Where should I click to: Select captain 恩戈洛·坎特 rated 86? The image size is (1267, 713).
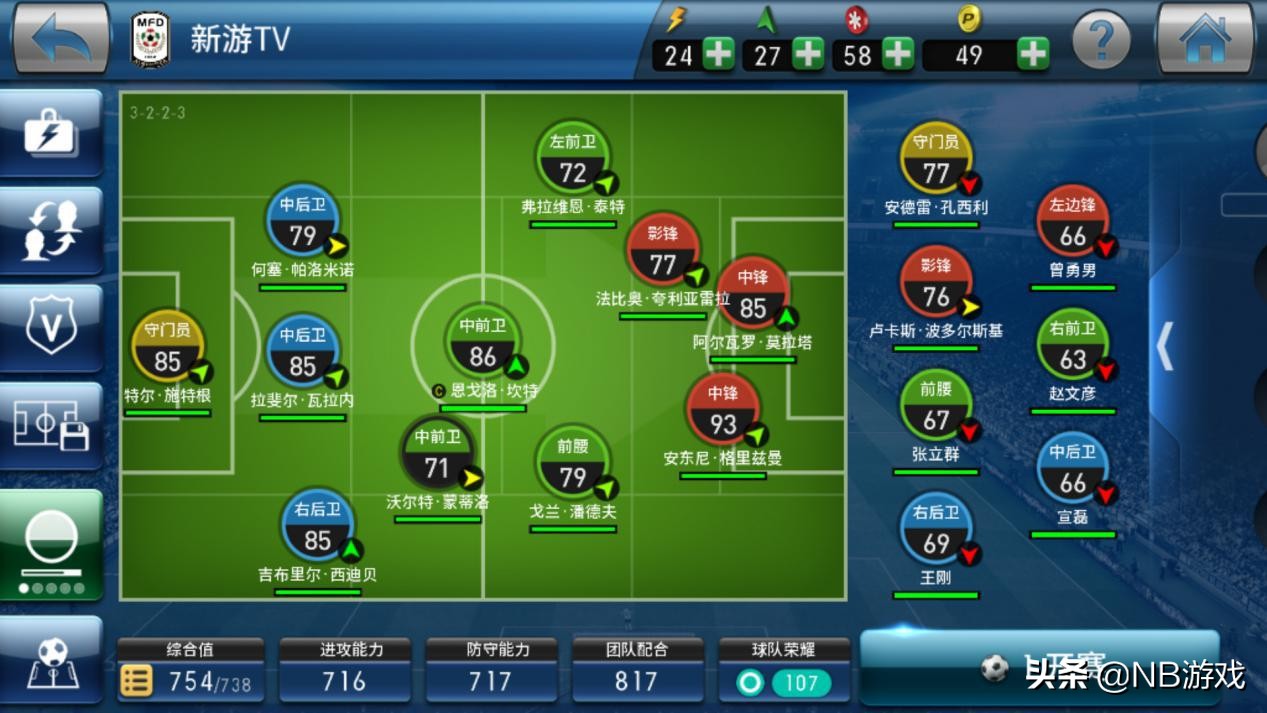(x=483, y=345)
